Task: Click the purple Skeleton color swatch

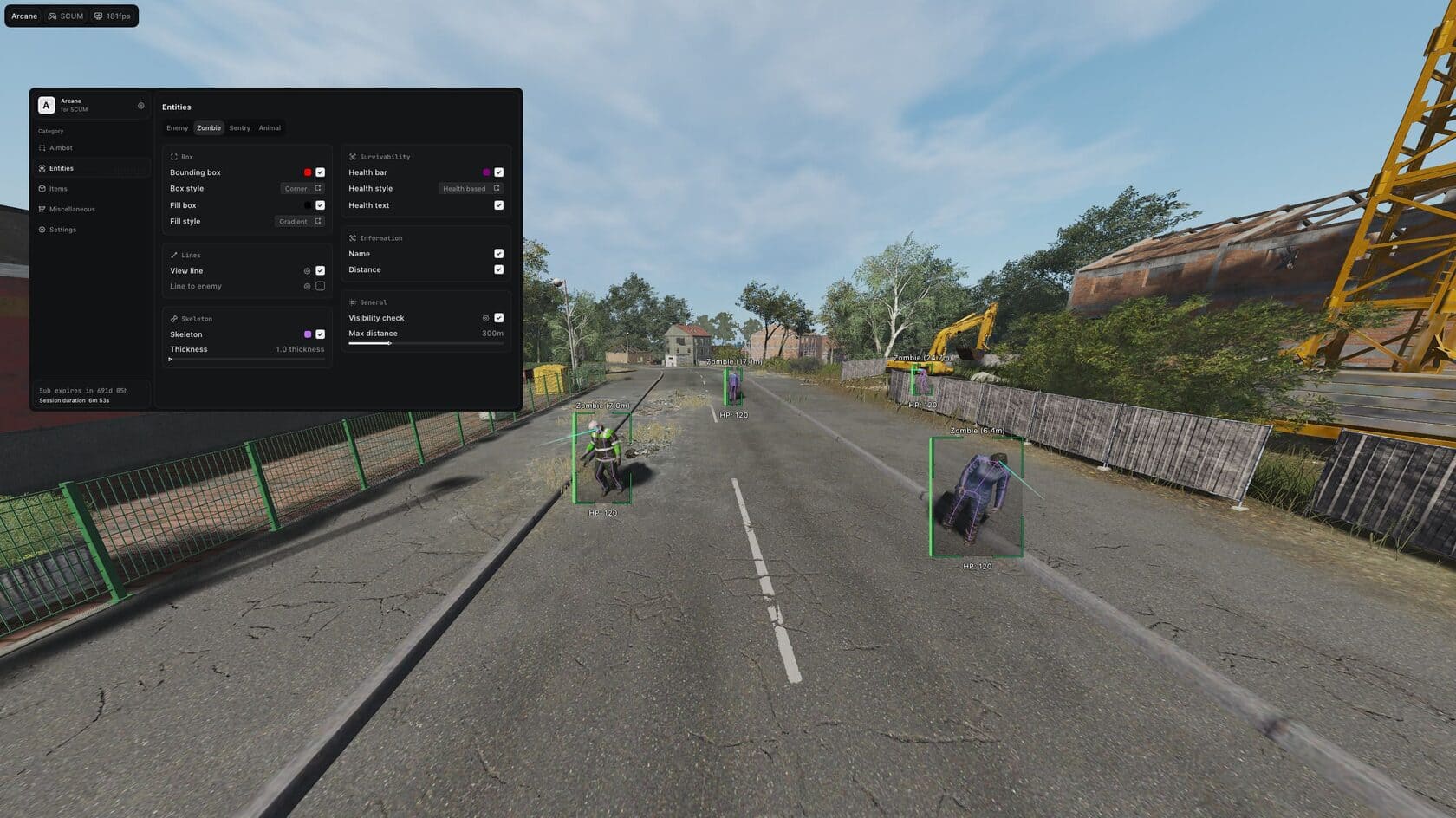Action: tap(308, 334)
